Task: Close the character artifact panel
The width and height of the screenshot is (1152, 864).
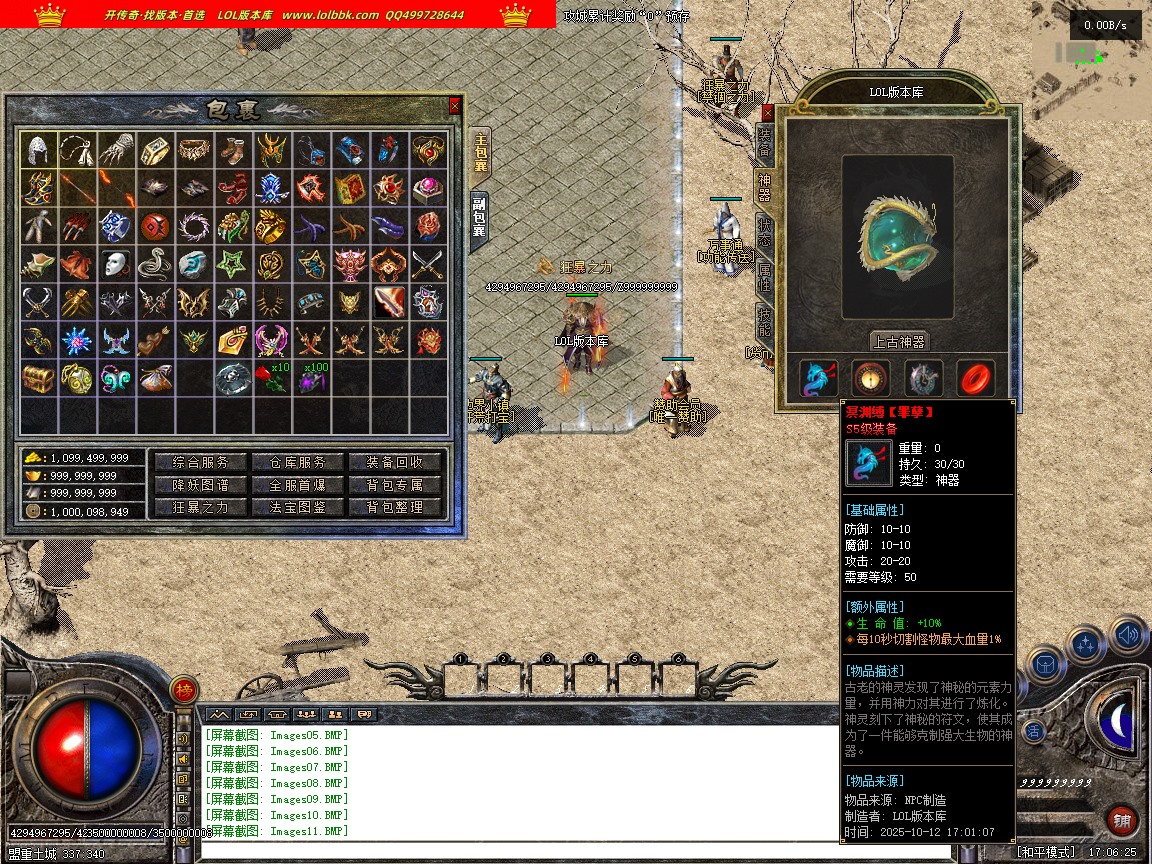Action: (768, 113)
